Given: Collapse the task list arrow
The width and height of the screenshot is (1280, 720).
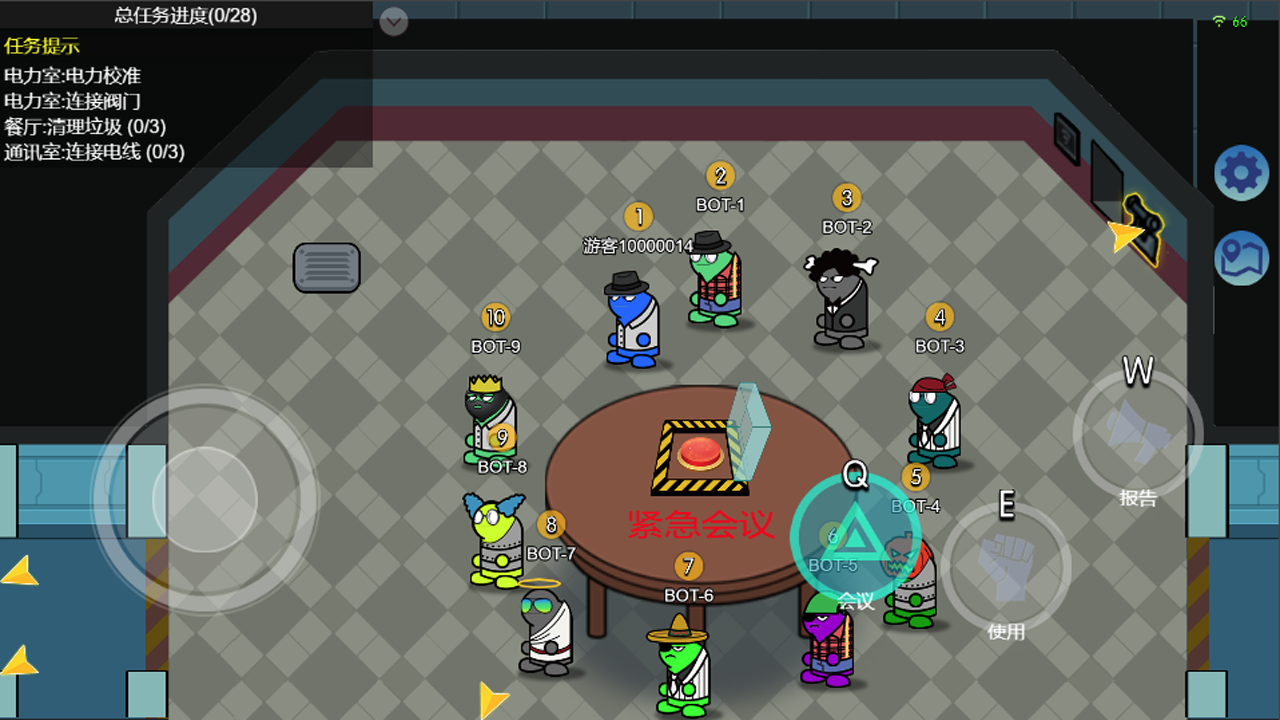Looking at the screenshot, I should [x=394, y=21].
